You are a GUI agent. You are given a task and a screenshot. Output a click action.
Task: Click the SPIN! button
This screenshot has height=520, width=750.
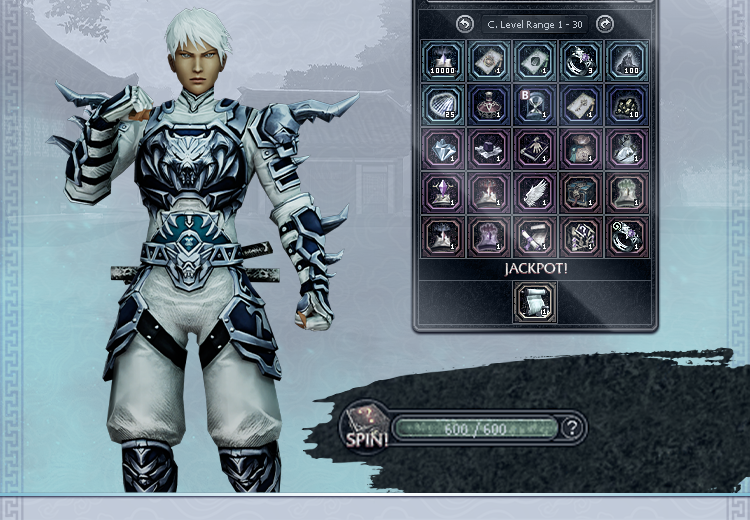point(364,428)
